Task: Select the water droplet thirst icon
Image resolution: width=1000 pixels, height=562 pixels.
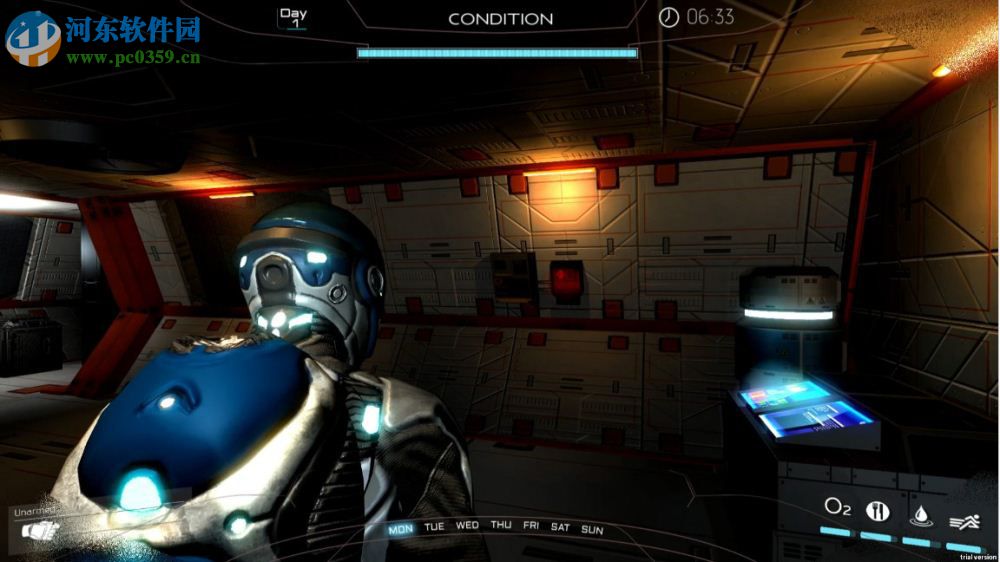Action: point(919,514)
